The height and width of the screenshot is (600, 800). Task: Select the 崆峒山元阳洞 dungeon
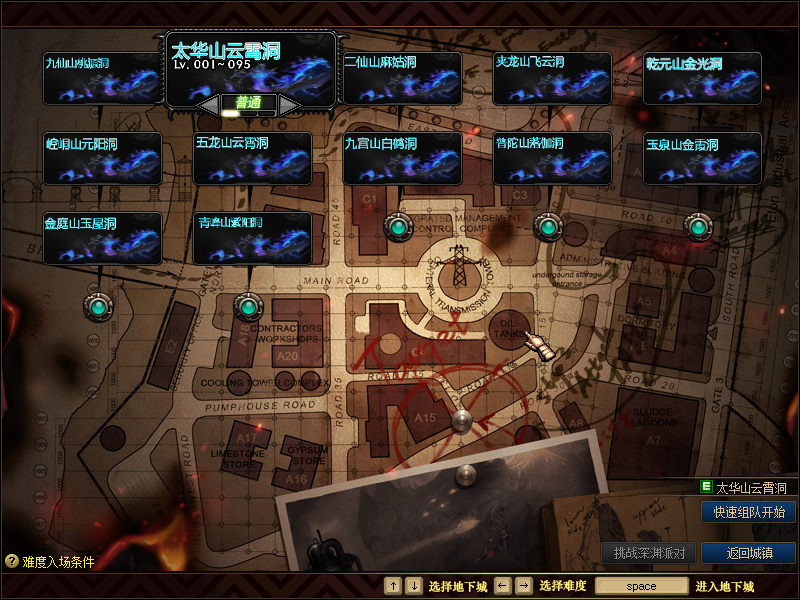pos(103,158)
